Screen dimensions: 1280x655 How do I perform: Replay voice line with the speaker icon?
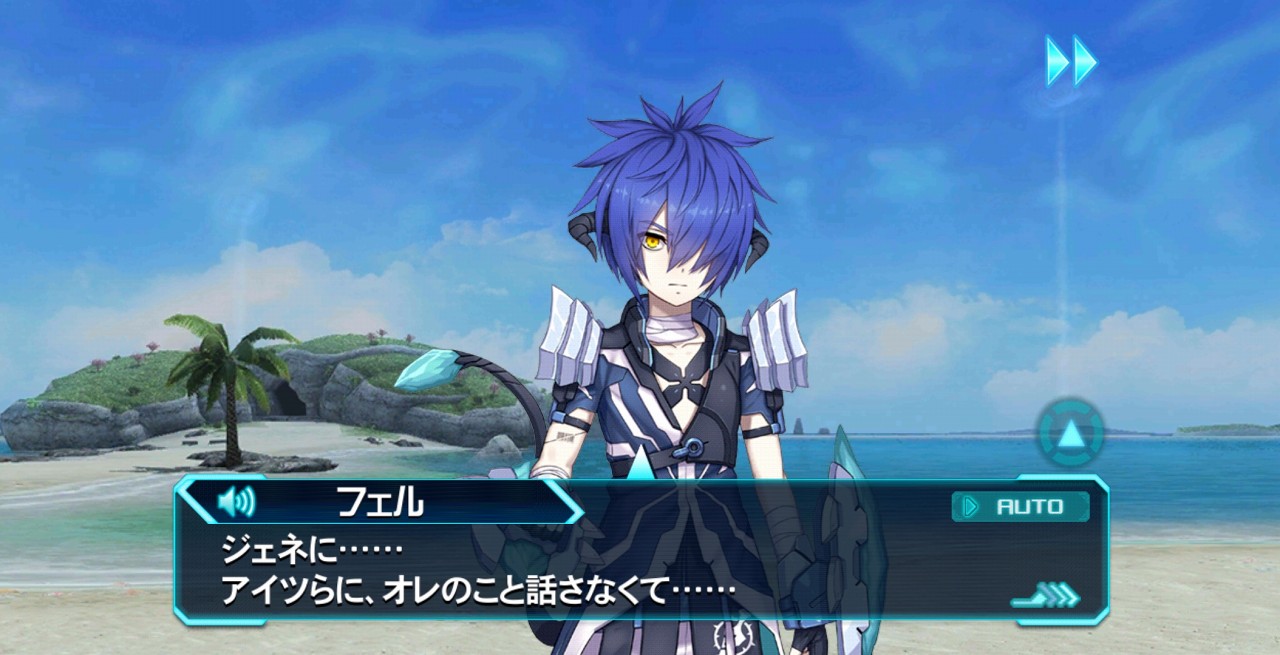(236, 502)
